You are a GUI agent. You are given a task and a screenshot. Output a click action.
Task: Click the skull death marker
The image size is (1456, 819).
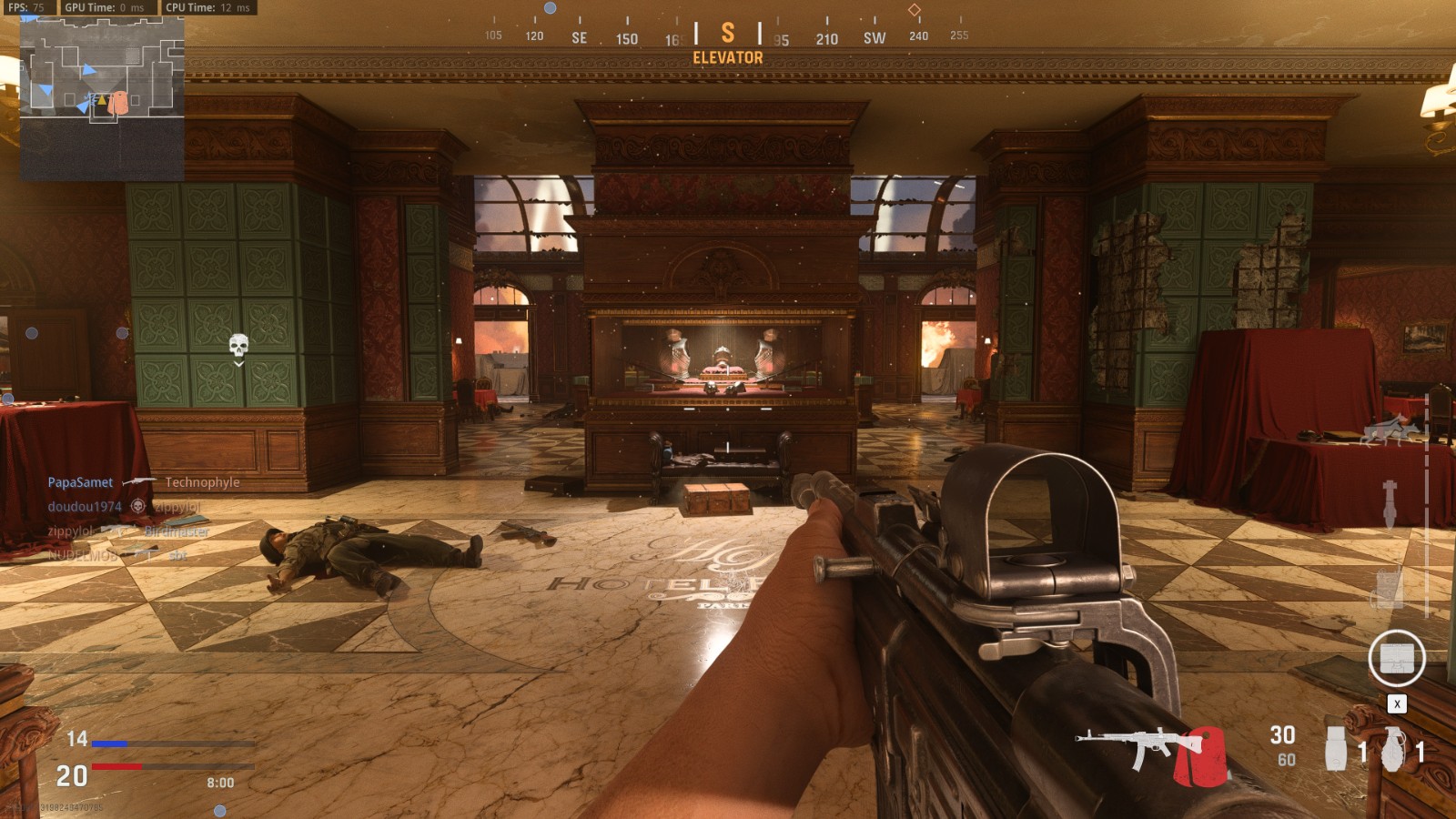point(238,346)
